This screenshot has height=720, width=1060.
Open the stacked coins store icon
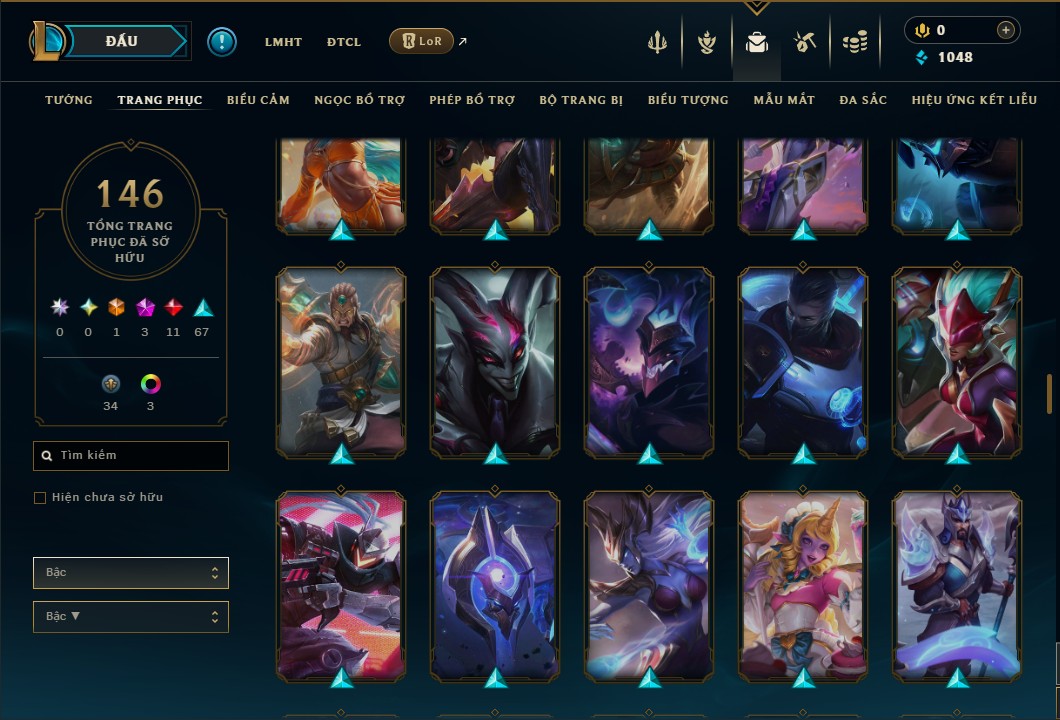pyautogui.click(x=854, y=42)
